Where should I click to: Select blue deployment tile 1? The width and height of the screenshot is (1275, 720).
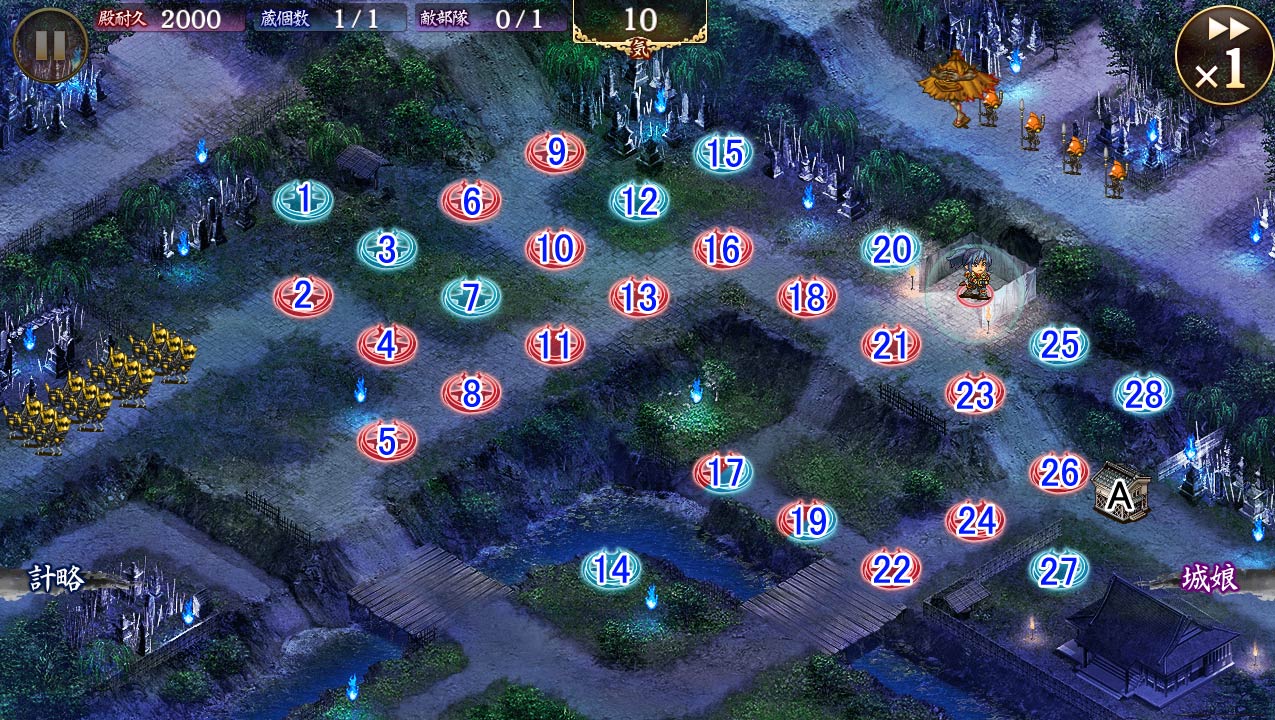pyautogui.click(x=303, y=200)
